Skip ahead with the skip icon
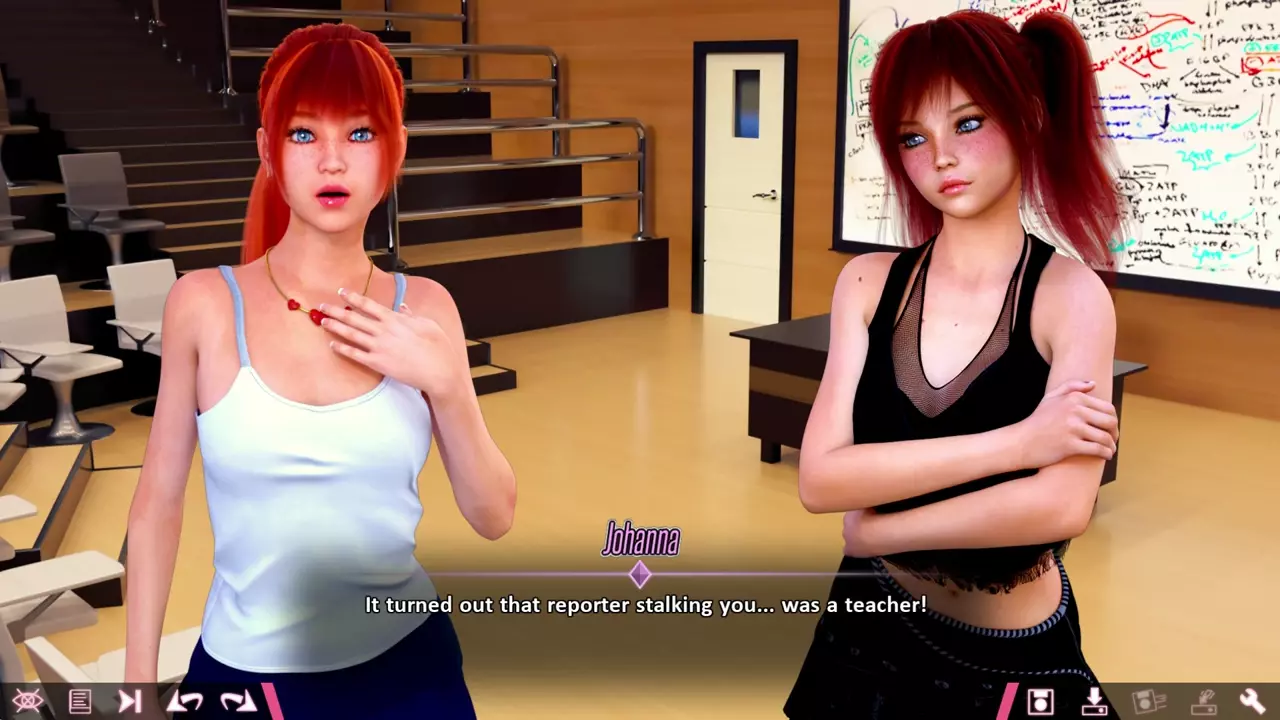This screenshot has height=720, width=1280. pyautogui.click(x=130, y=701)
